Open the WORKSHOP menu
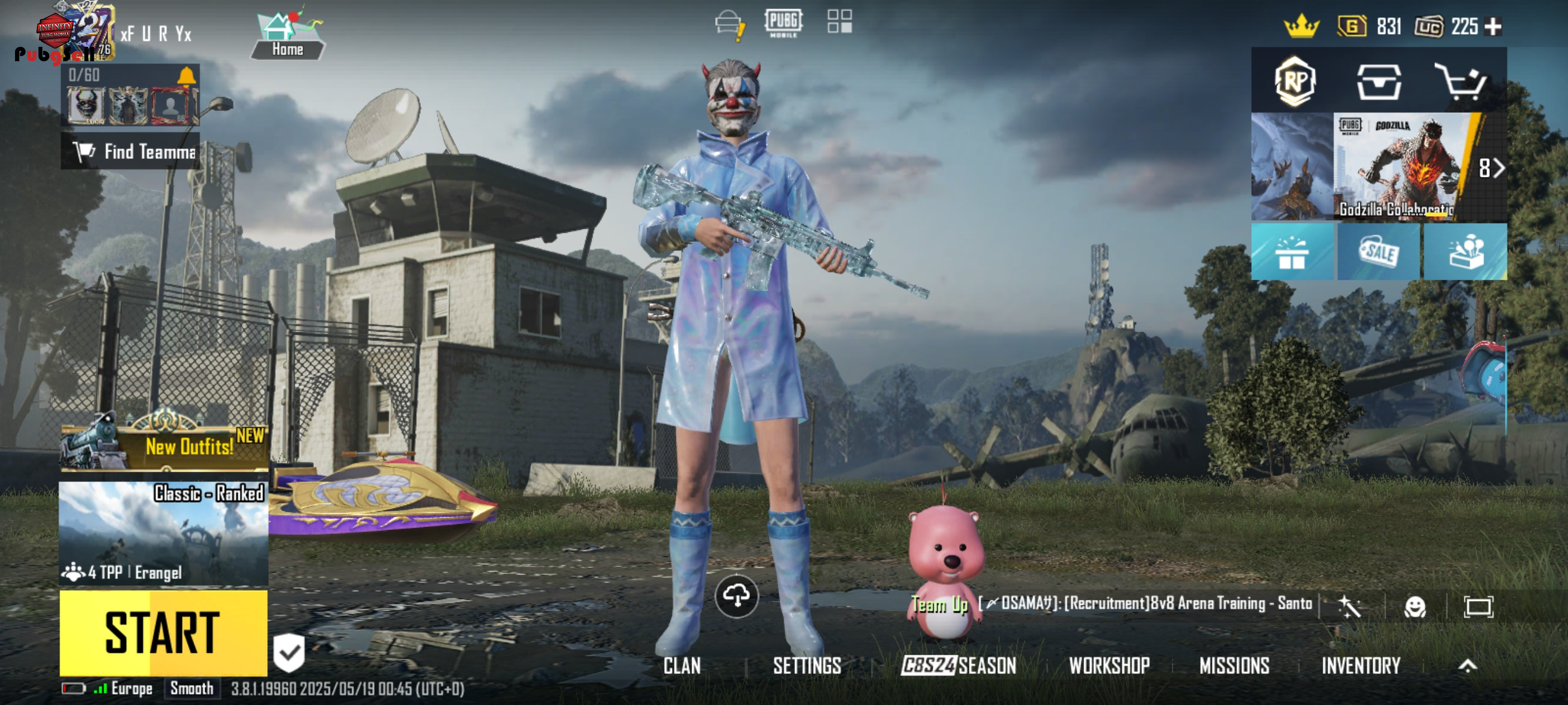This screenshot has height=705, width=1568. pyautogui.click(x=1109, y=666)
